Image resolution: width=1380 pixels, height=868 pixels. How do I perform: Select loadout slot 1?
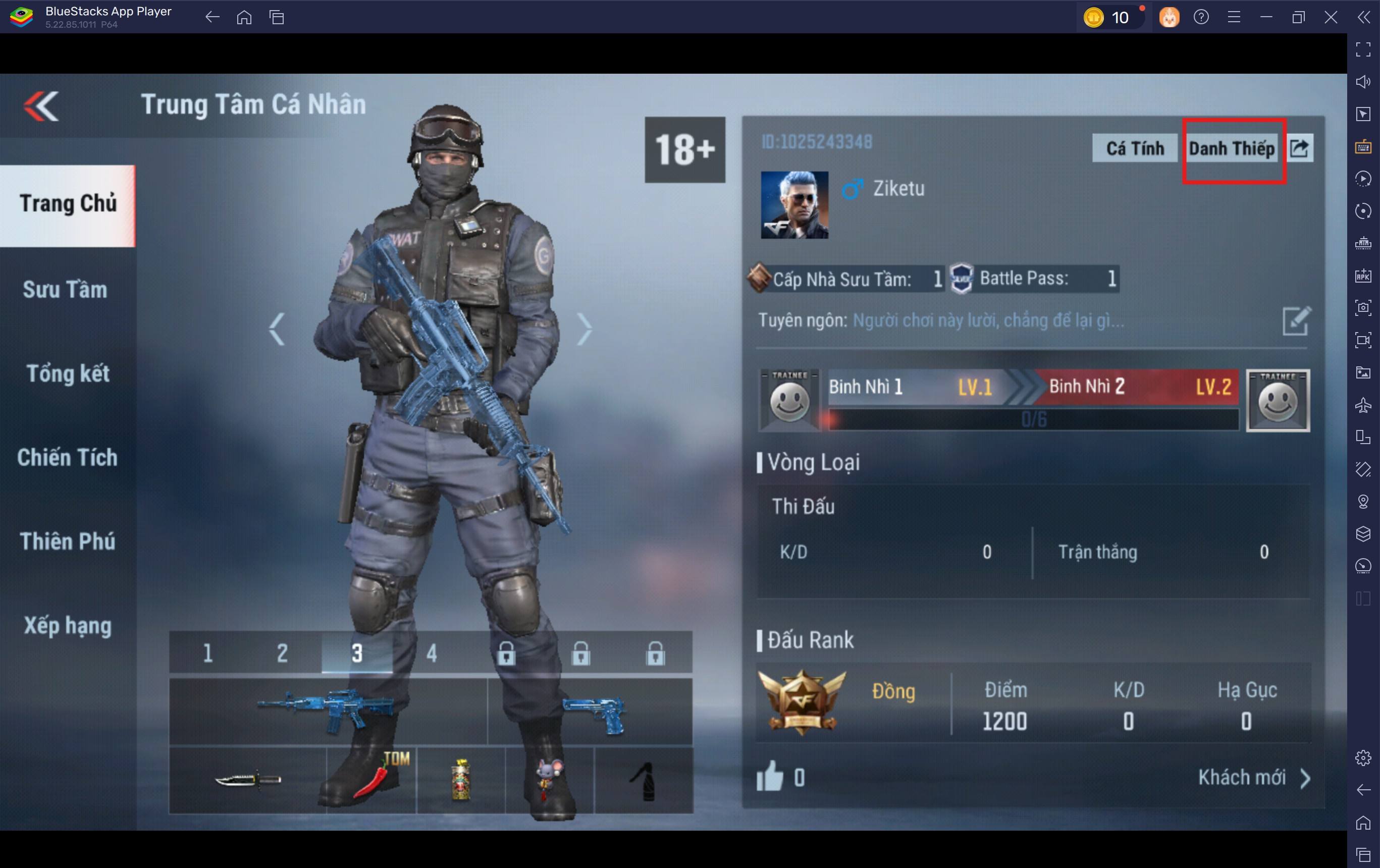point(207,653)
